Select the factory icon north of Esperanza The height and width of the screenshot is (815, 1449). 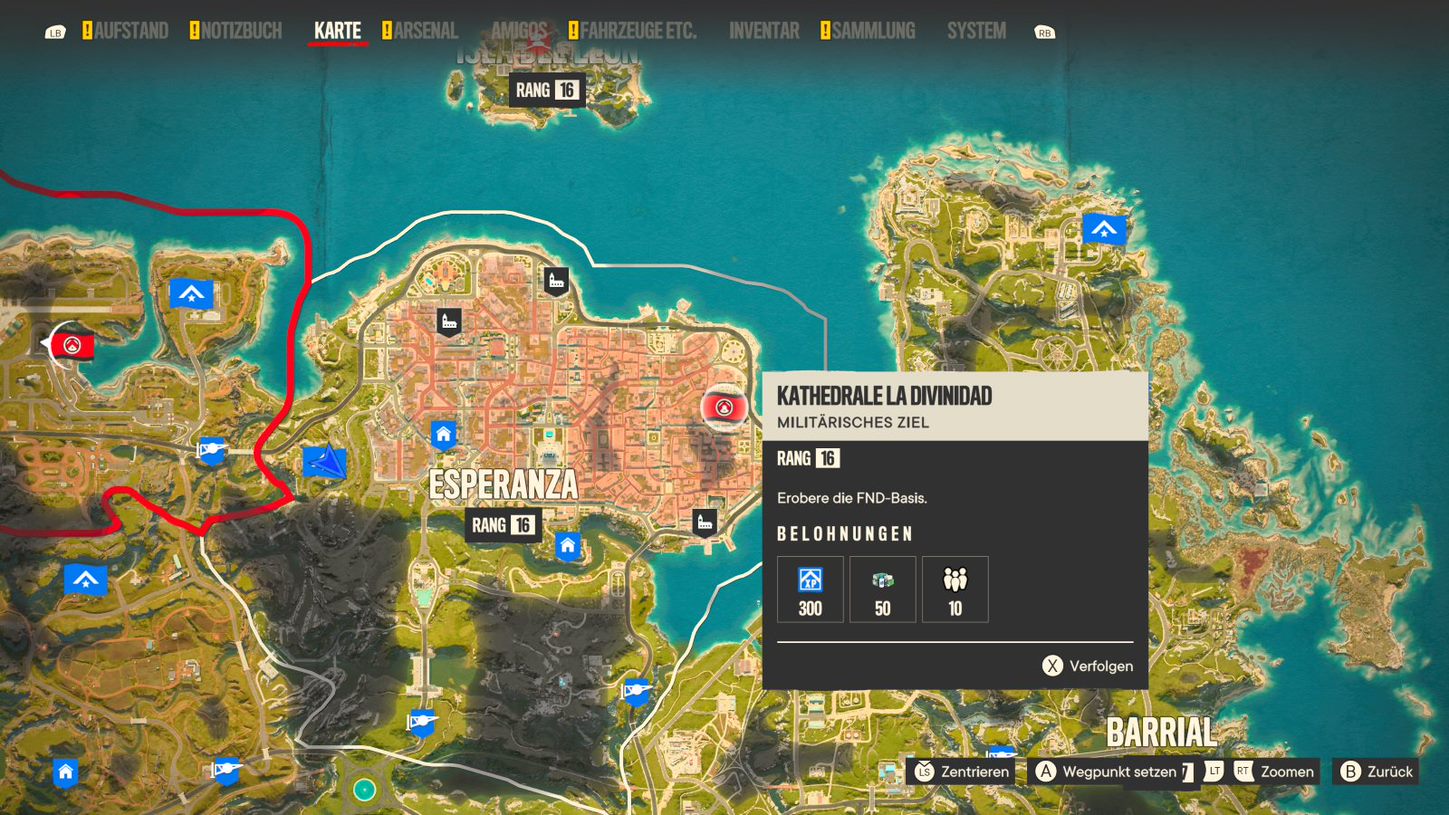(x=555, y=280)
